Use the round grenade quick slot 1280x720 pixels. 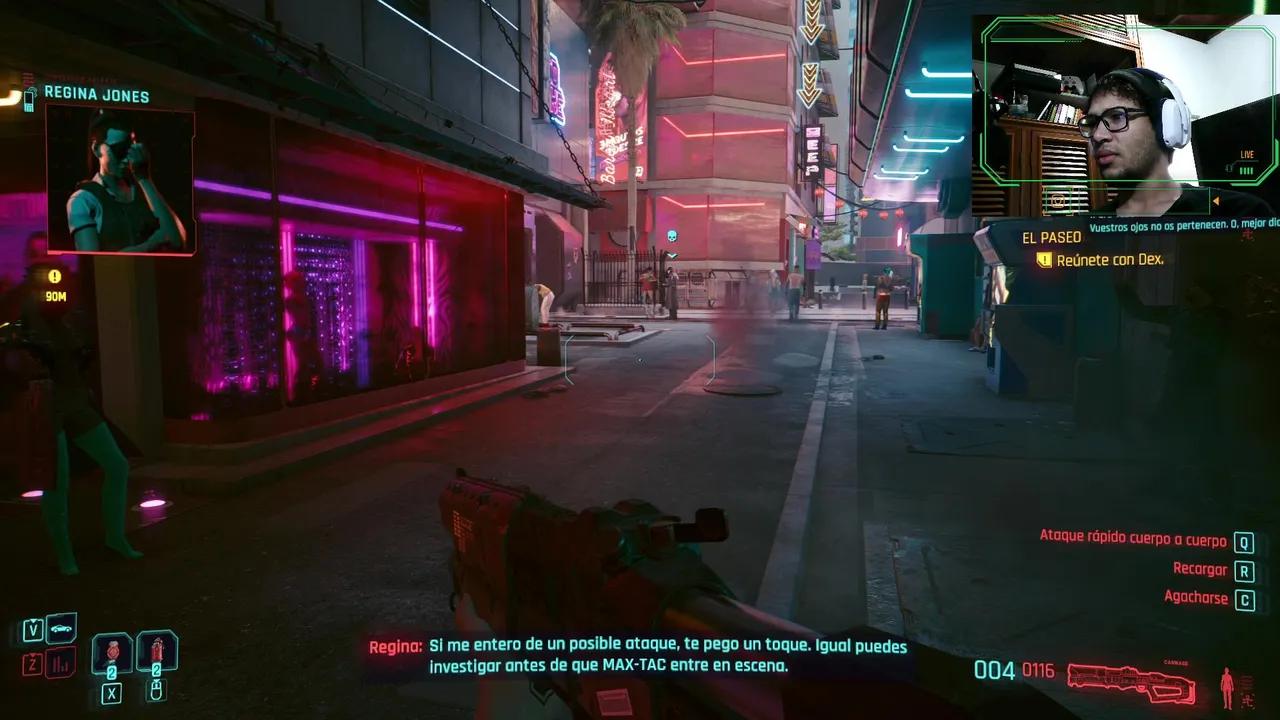pos(112,651)
